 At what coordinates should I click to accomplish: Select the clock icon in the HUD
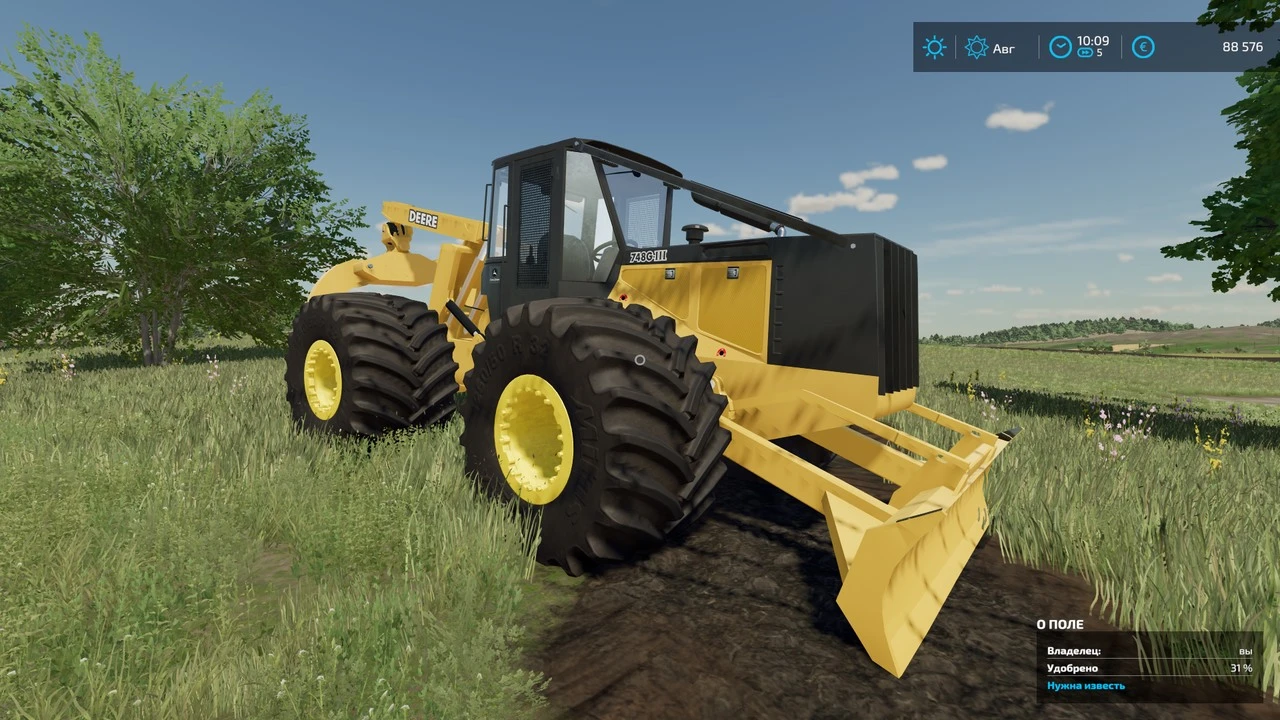click(1060, 46)
